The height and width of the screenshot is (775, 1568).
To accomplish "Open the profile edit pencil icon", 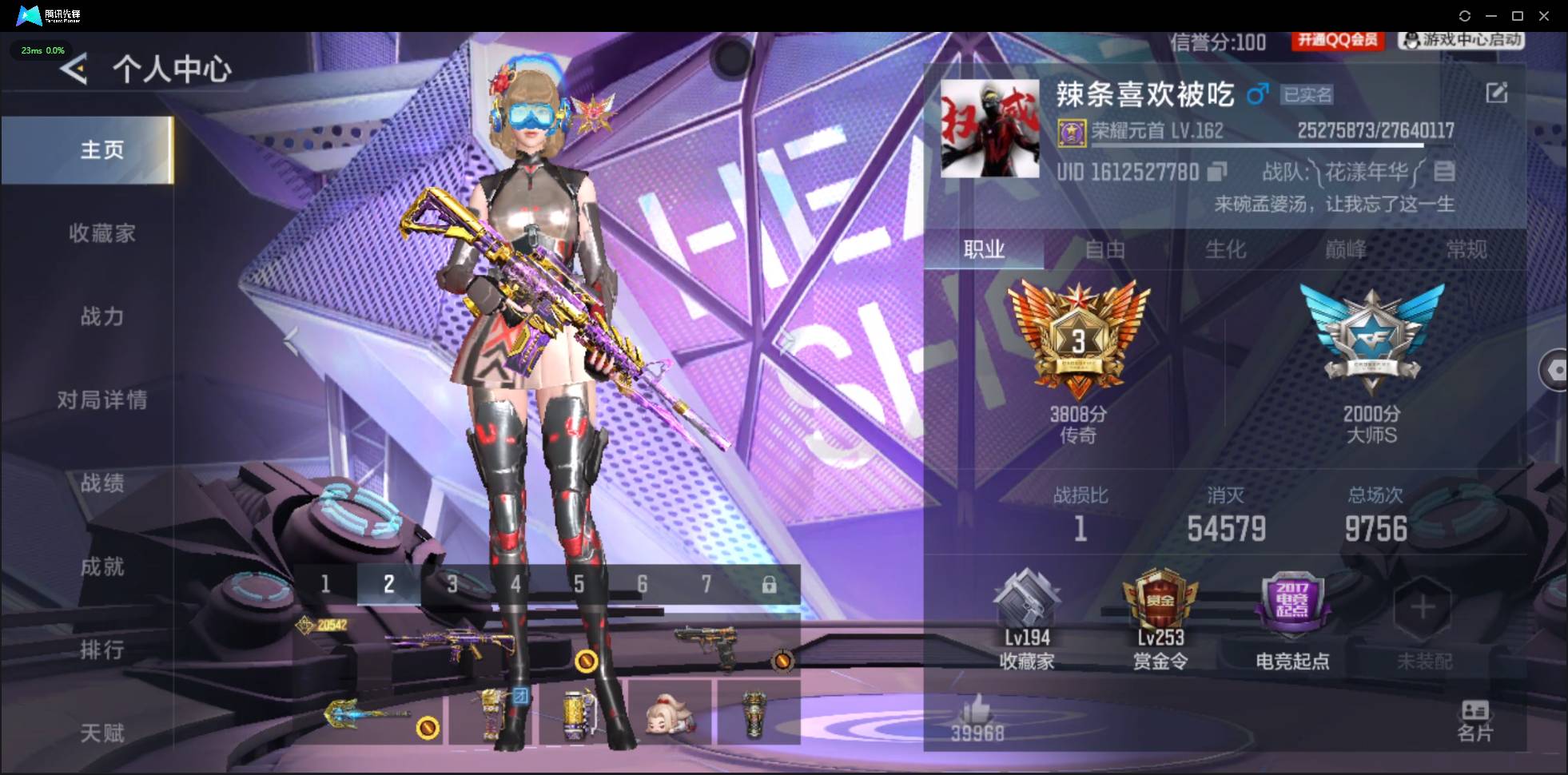I will pos(1498,93).
